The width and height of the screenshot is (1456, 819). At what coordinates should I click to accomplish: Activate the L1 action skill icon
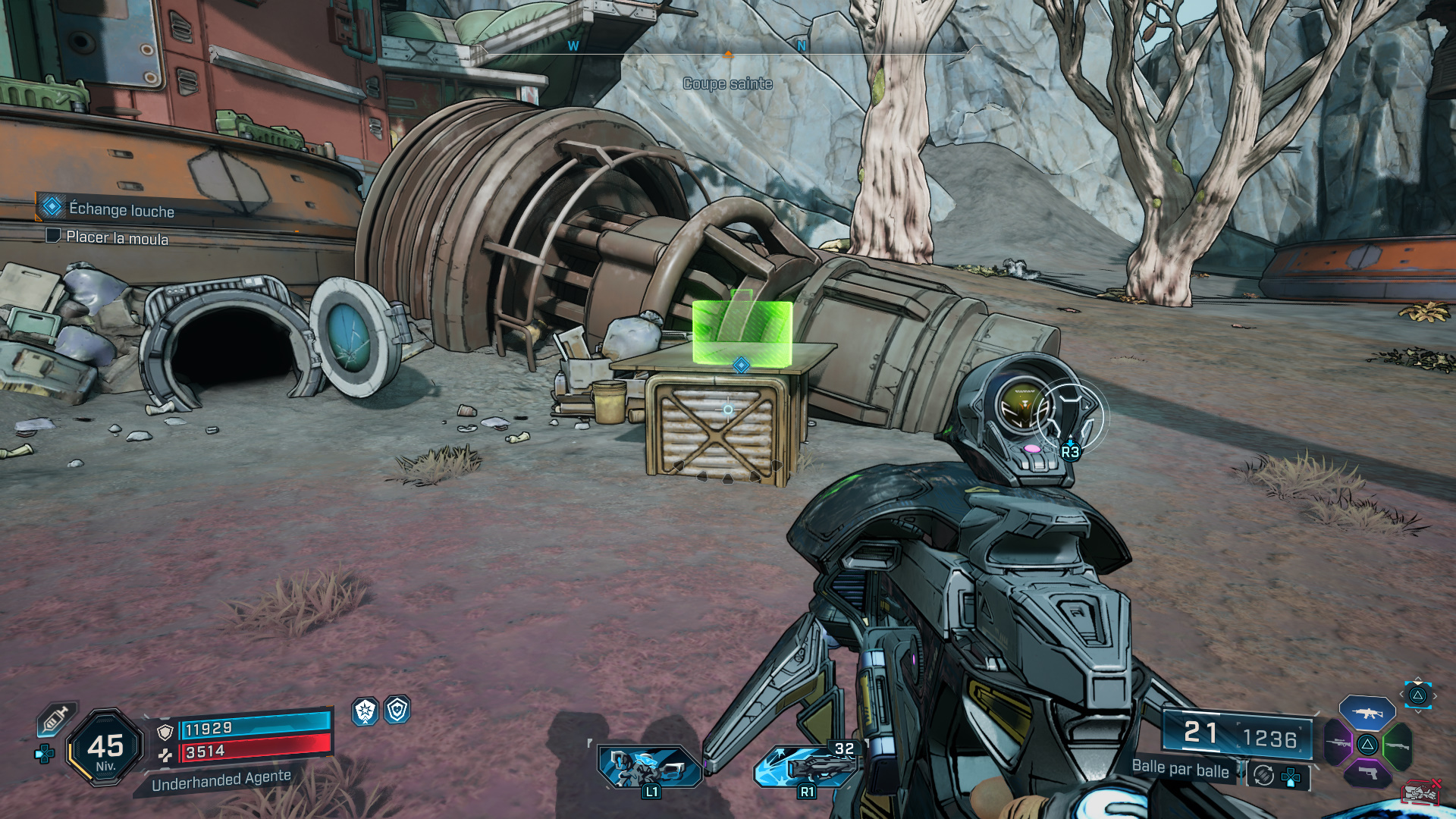[x=648, y=766]
